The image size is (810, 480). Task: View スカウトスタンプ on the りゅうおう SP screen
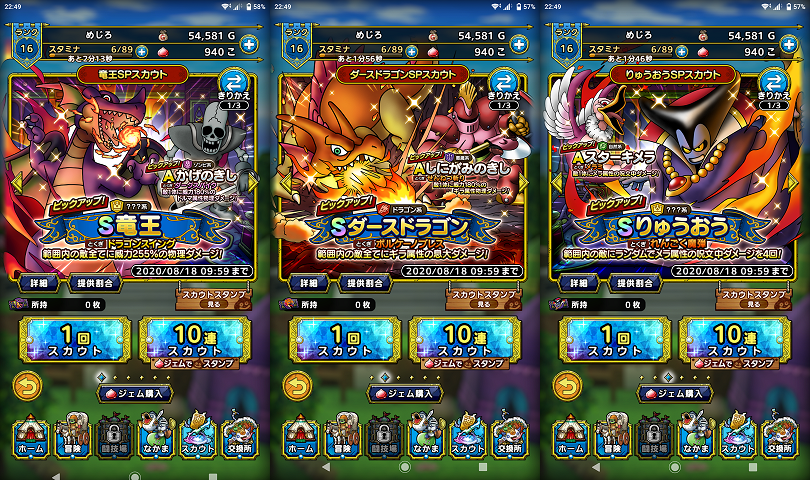click(748, 296)
